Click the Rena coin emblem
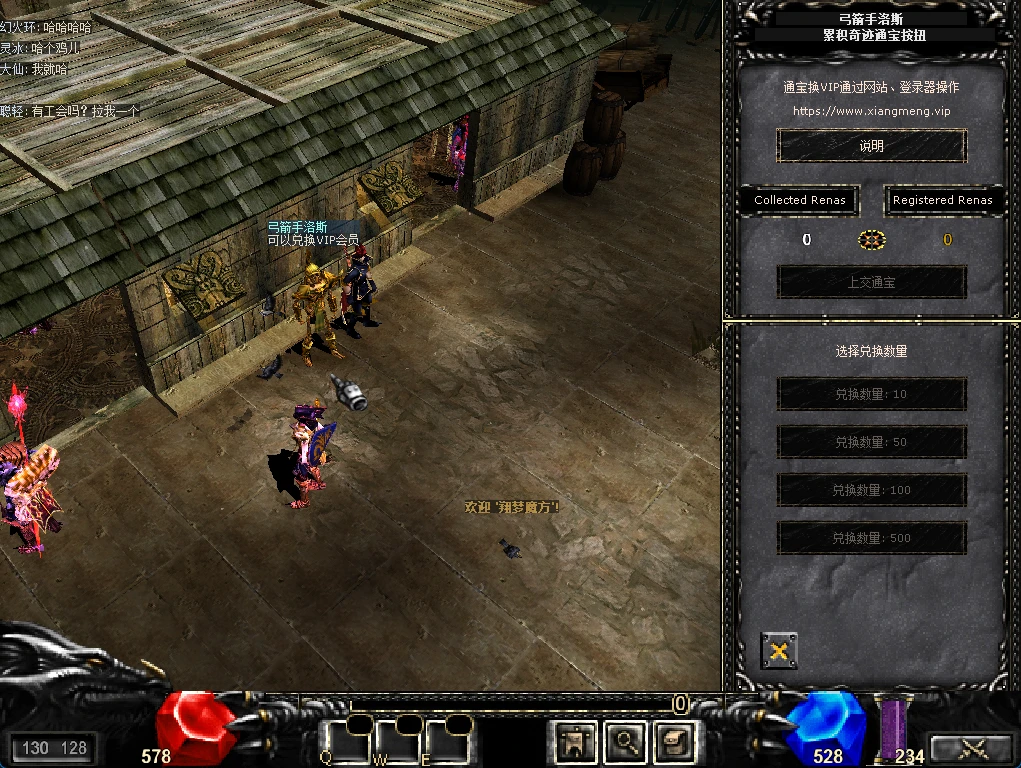Viewport: 1021px width, 768px height. click(872, 240)
